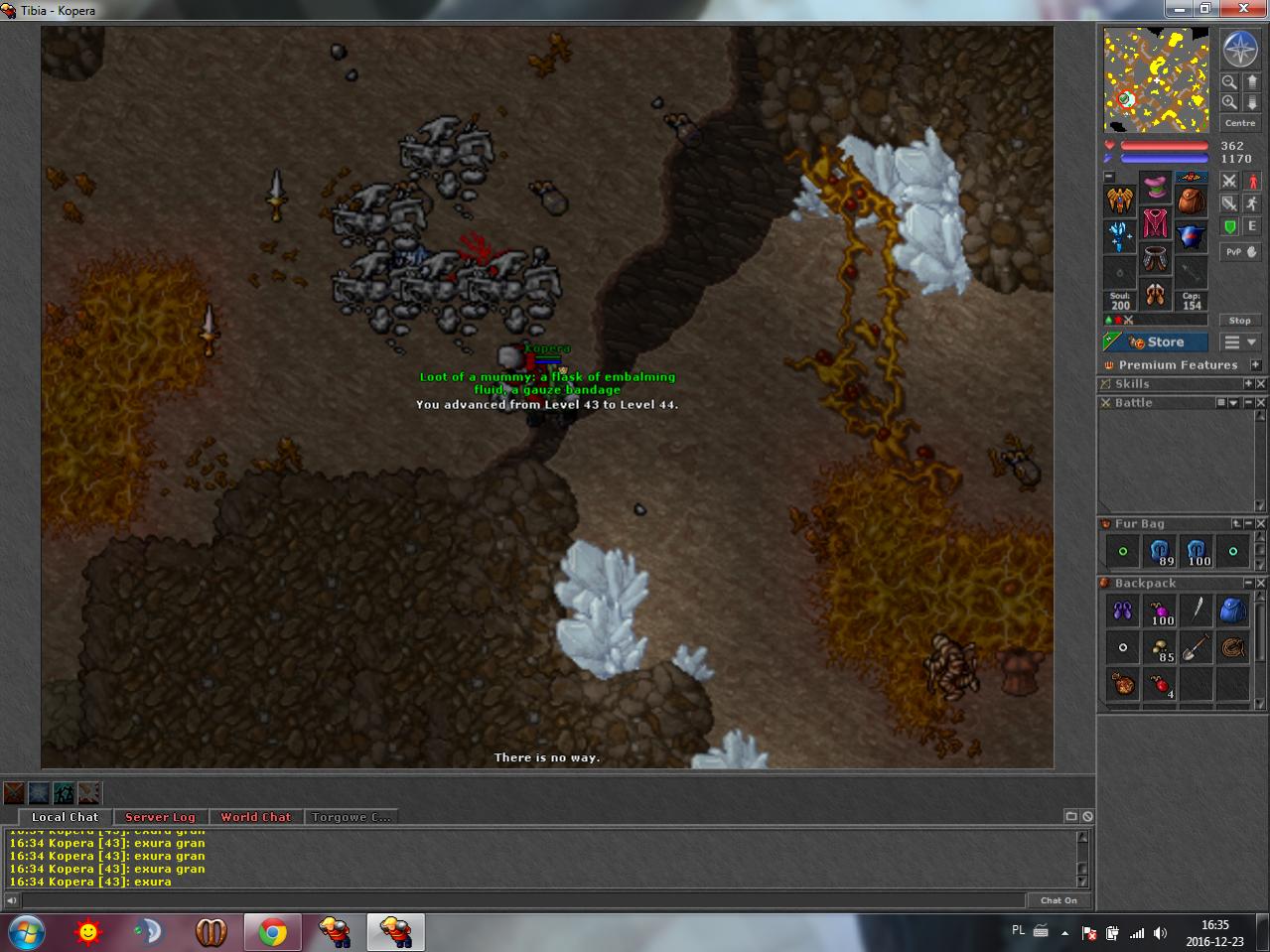Open the Store
The image size is (1270, 952).
coord(1156,342)
